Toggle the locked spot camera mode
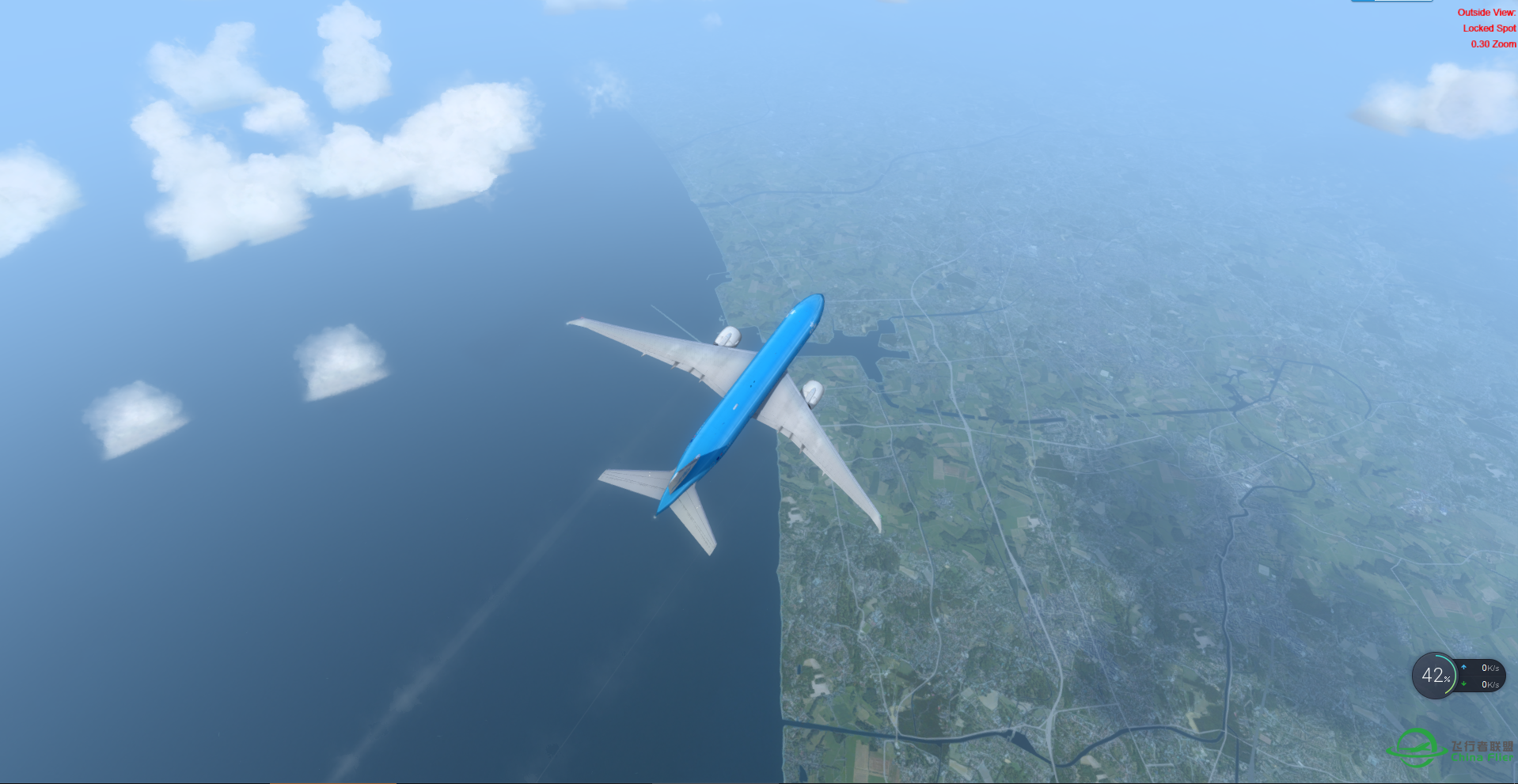 point(1490,28)
